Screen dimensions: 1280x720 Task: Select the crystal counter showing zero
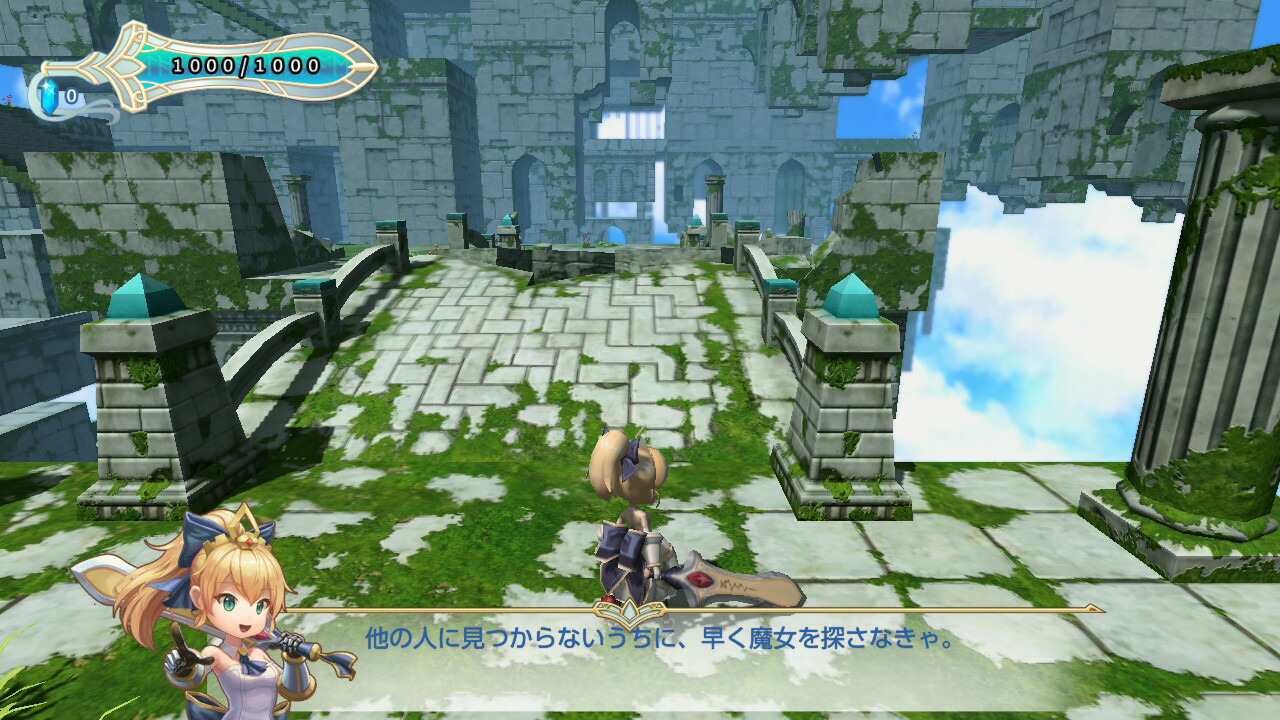(x=70, y=97)
